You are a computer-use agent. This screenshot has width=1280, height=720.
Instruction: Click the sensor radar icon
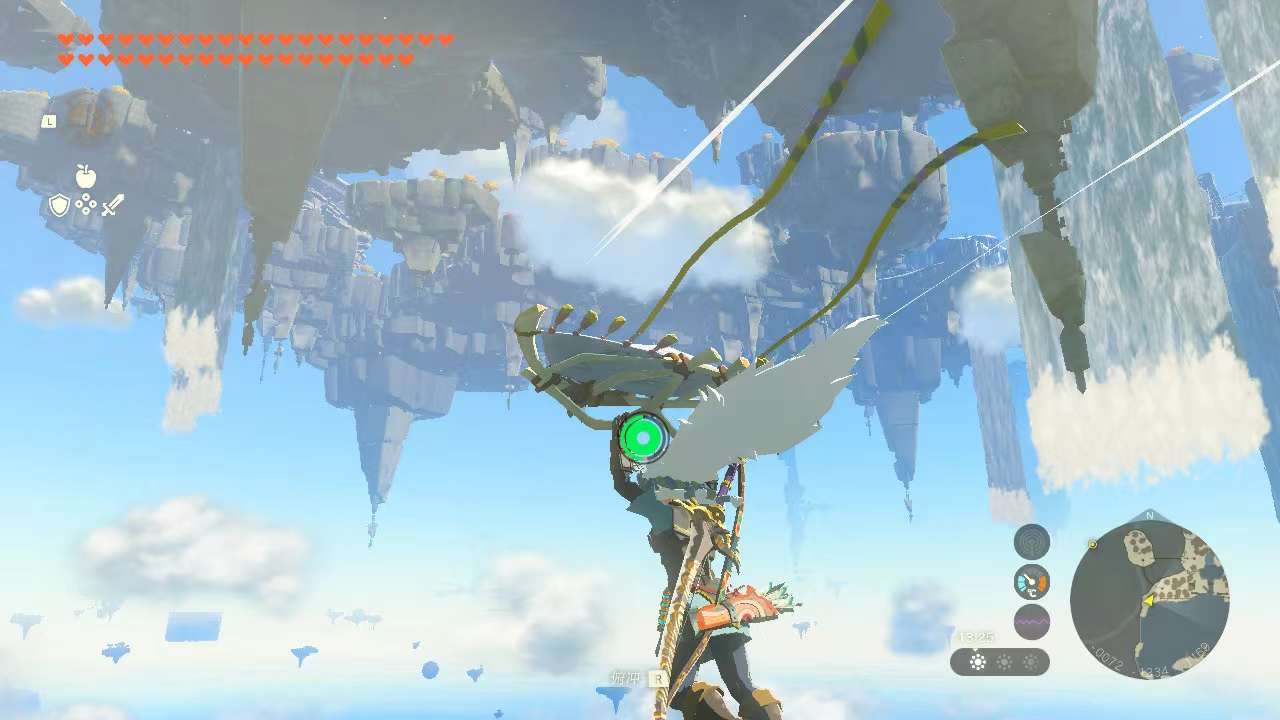[x=1032, y=543]
